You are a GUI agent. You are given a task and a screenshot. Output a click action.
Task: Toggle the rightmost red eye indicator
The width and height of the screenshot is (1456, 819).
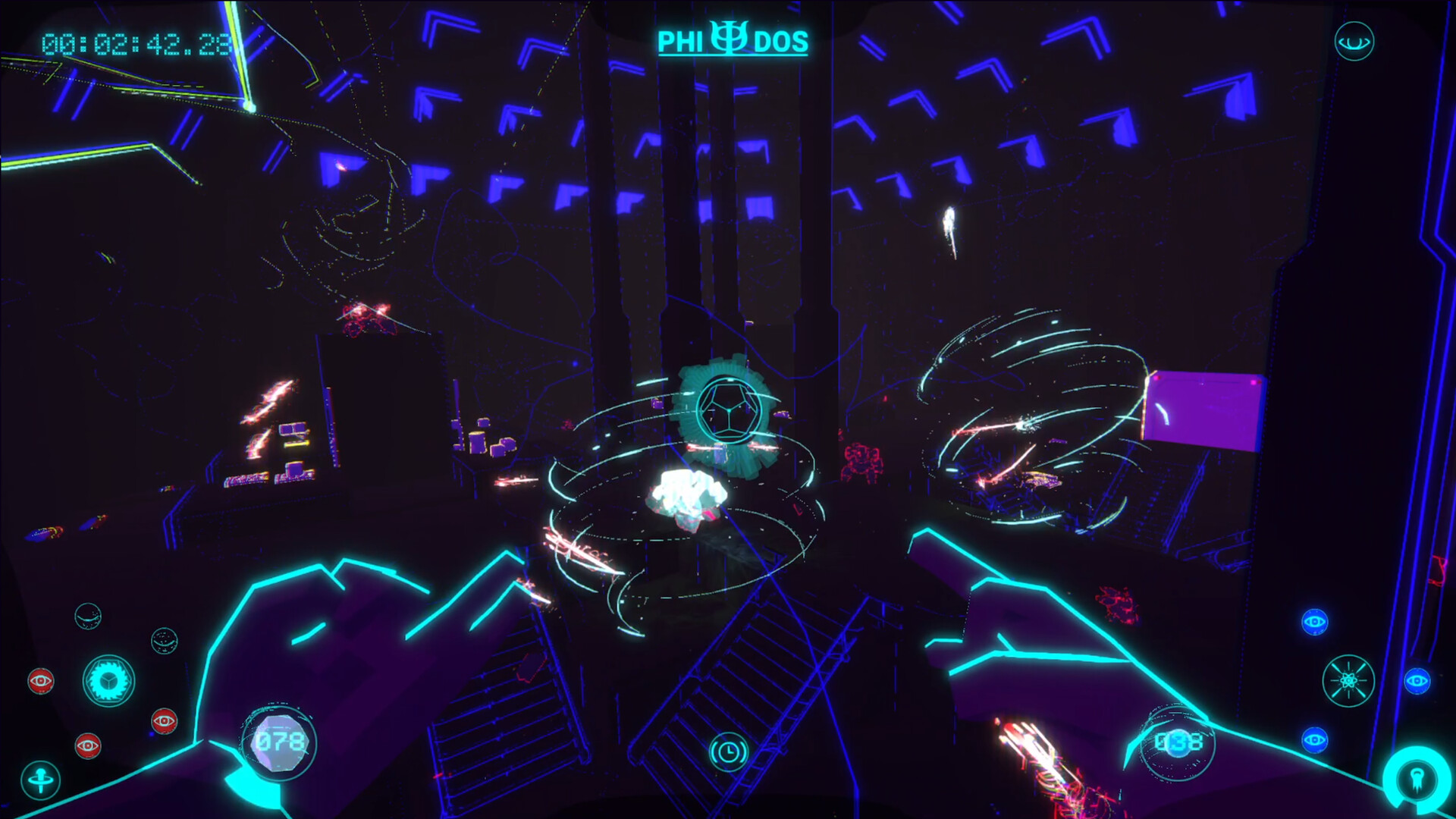165,720
